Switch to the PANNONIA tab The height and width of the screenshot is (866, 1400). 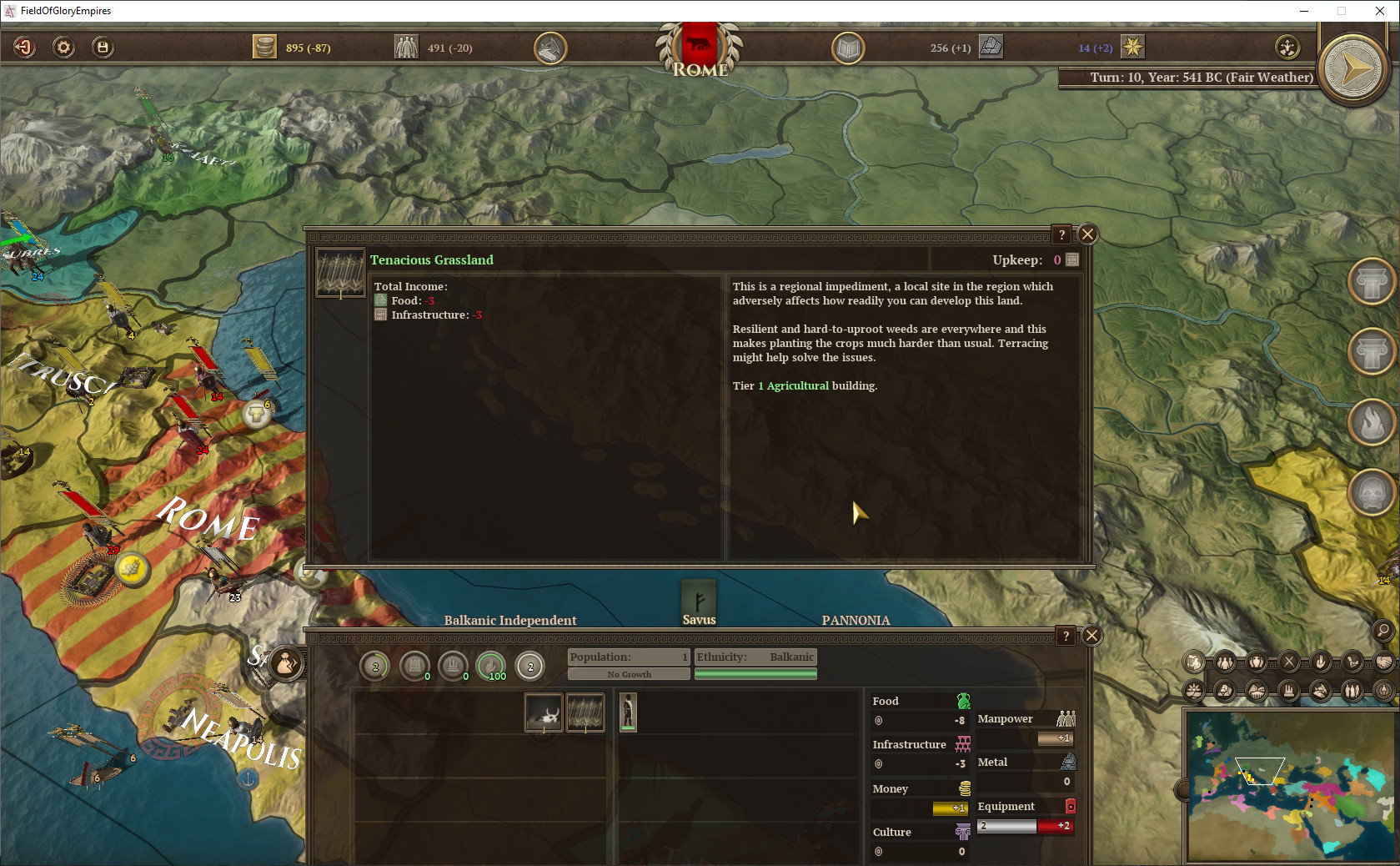click(856, 621)
